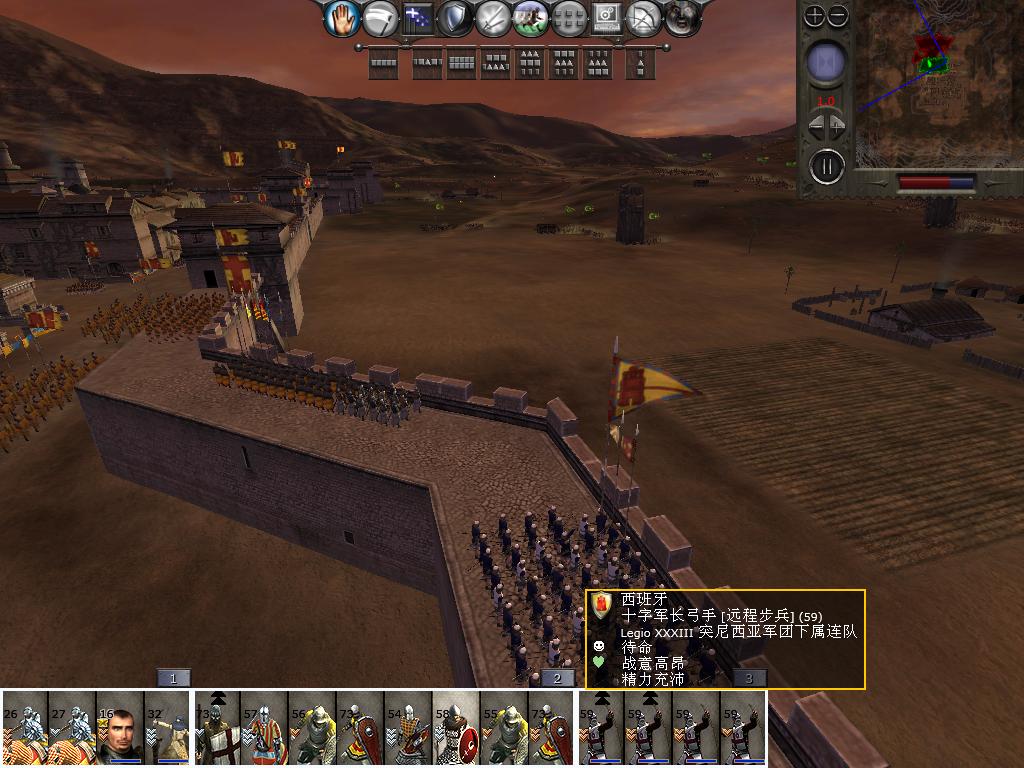Screen dimensions: 1024x768
Task: Click the halt order hand icon
Action: pyautogui.click(x=342, y=18)
